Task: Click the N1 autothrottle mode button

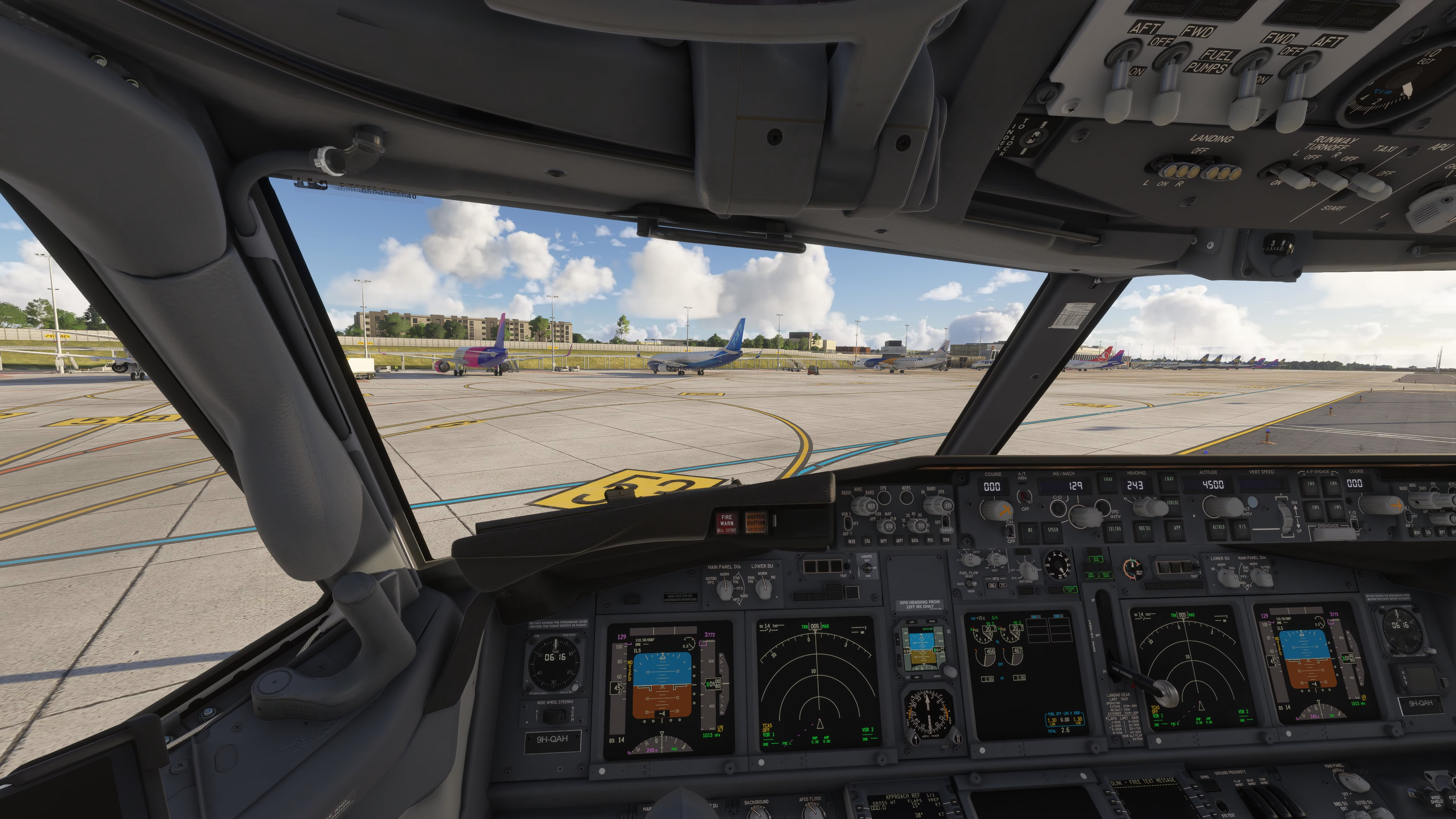Action: pyautogui.click(x=1030, y=530)
